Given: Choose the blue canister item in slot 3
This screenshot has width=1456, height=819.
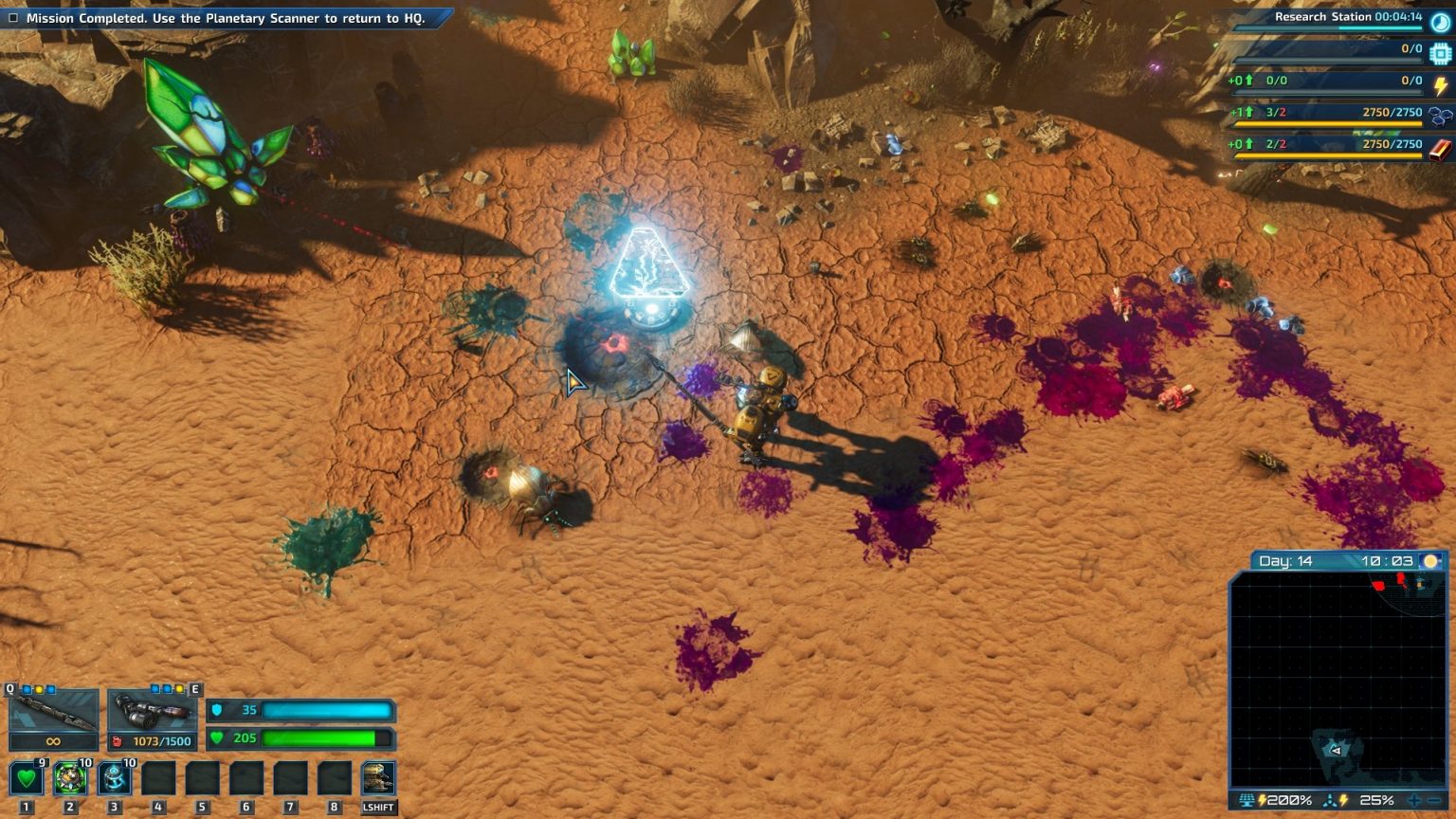Looking at the screenshot, I should [x=114, y=779].
